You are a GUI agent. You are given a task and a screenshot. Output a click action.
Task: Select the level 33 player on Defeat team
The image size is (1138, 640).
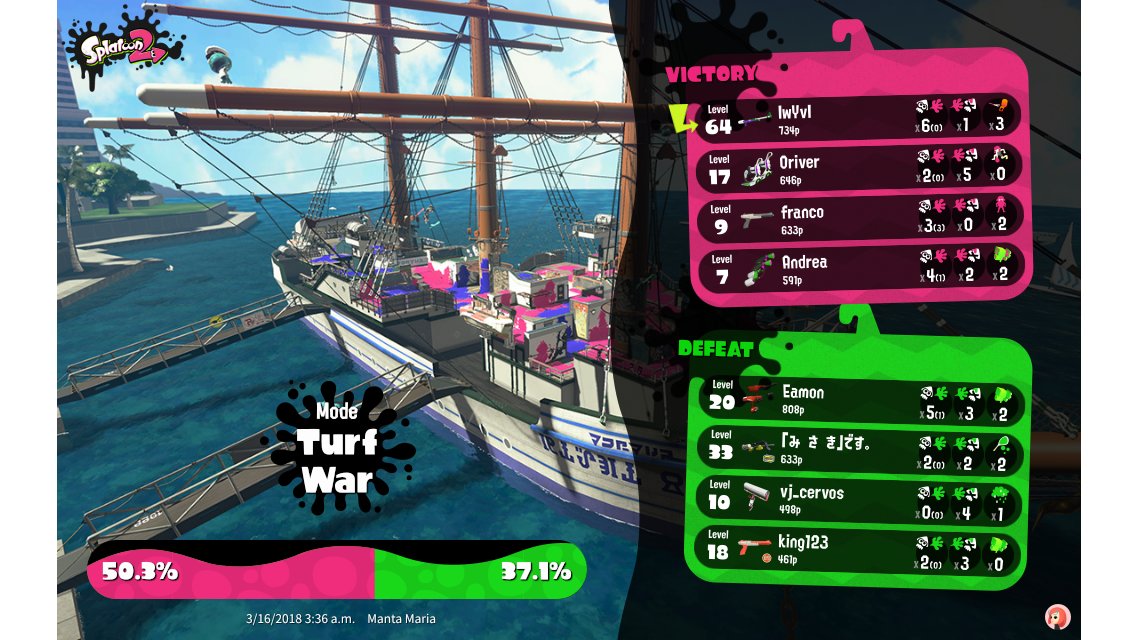[859, 449]
